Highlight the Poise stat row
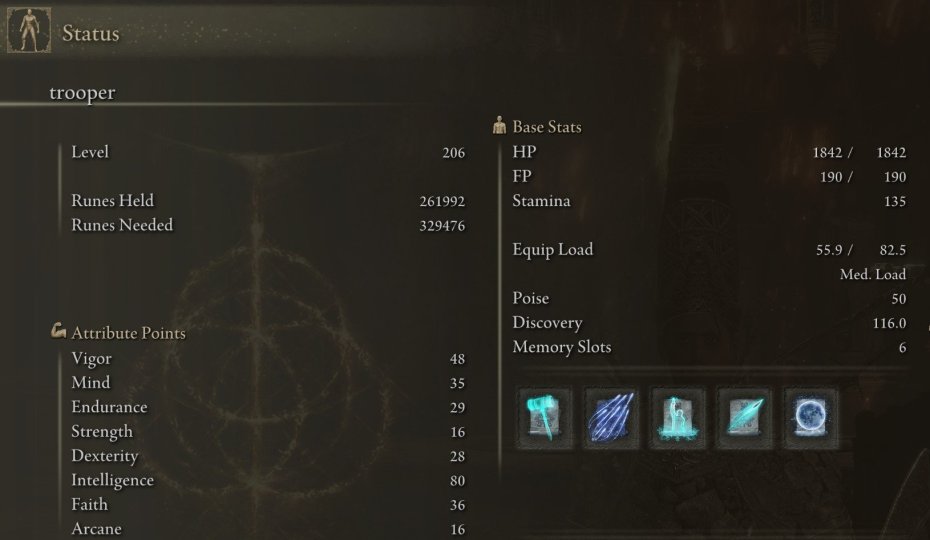Viewport: 930px width, 540px height. [708, 298]
